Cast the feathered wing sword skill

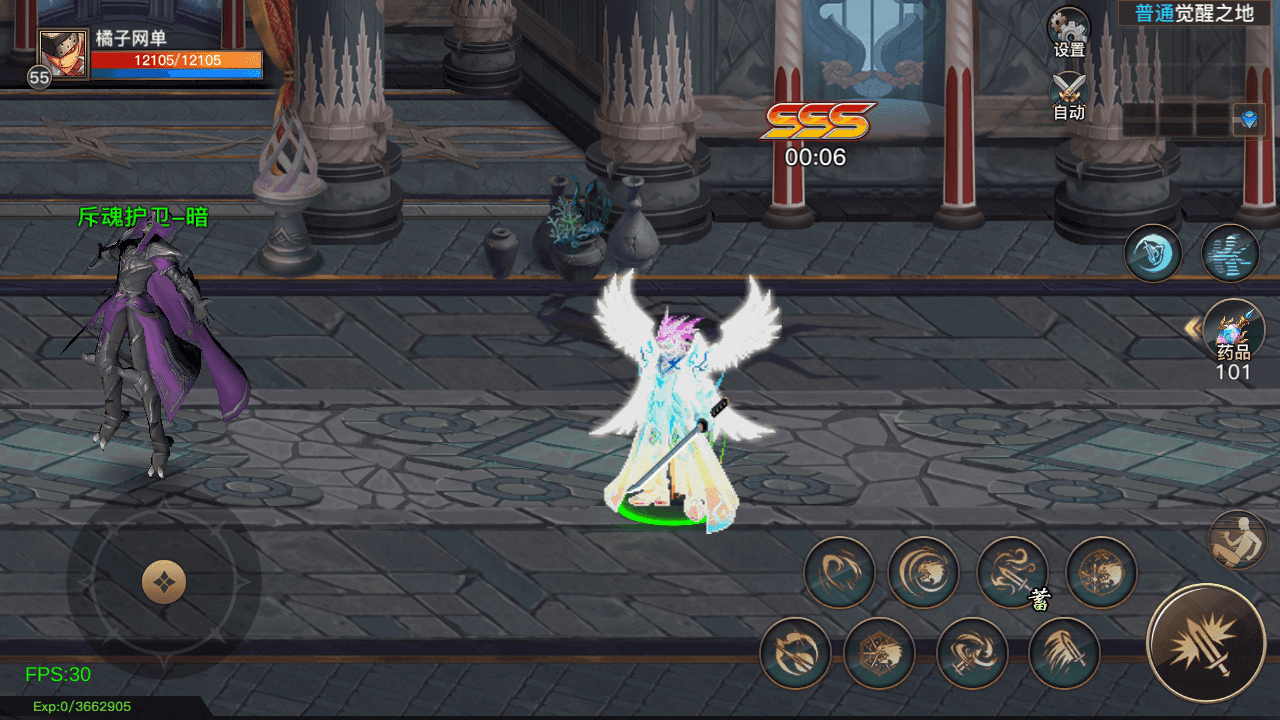click(1064, 653)
